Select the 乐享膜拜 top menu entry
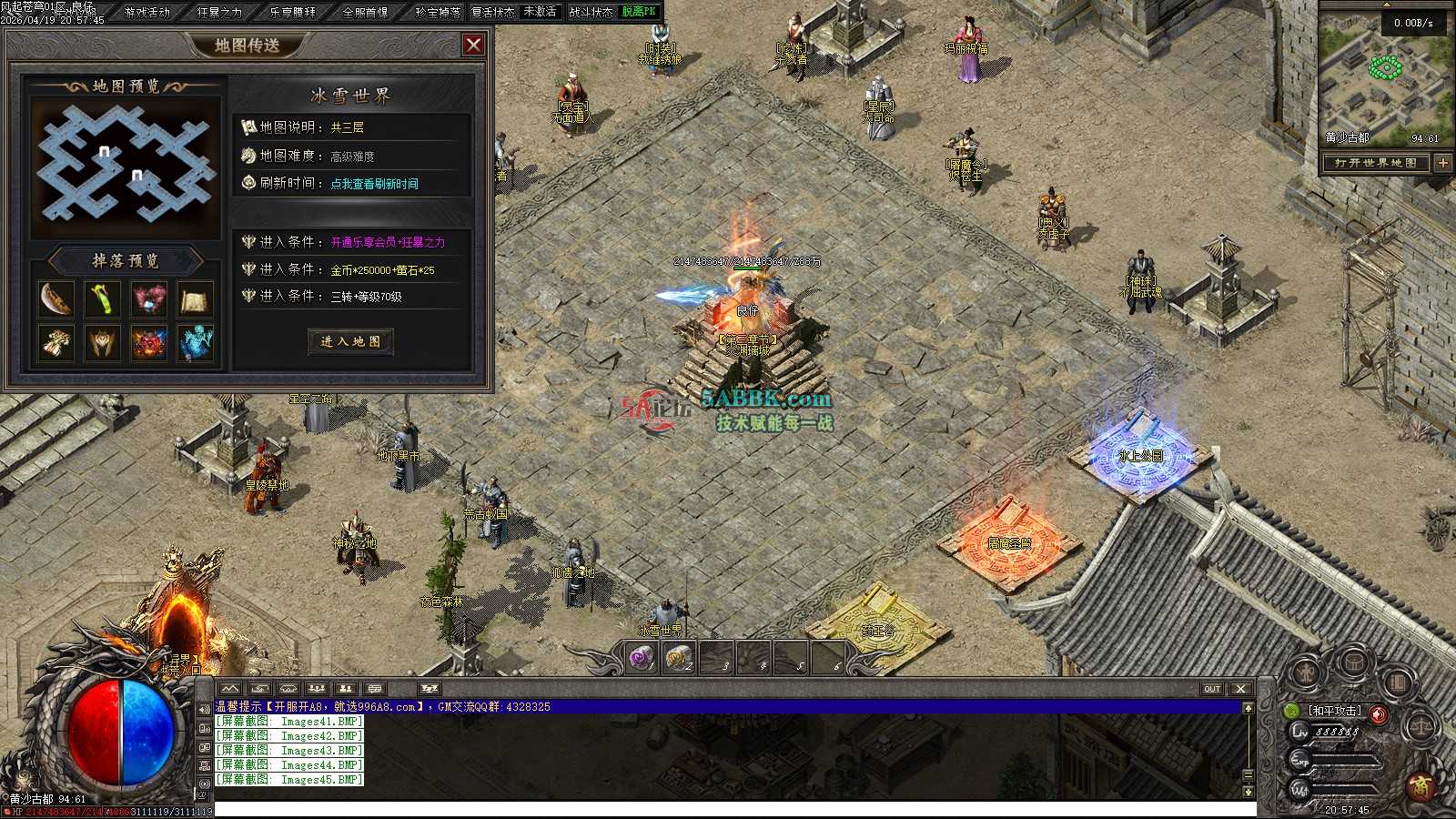 (293, 12)
